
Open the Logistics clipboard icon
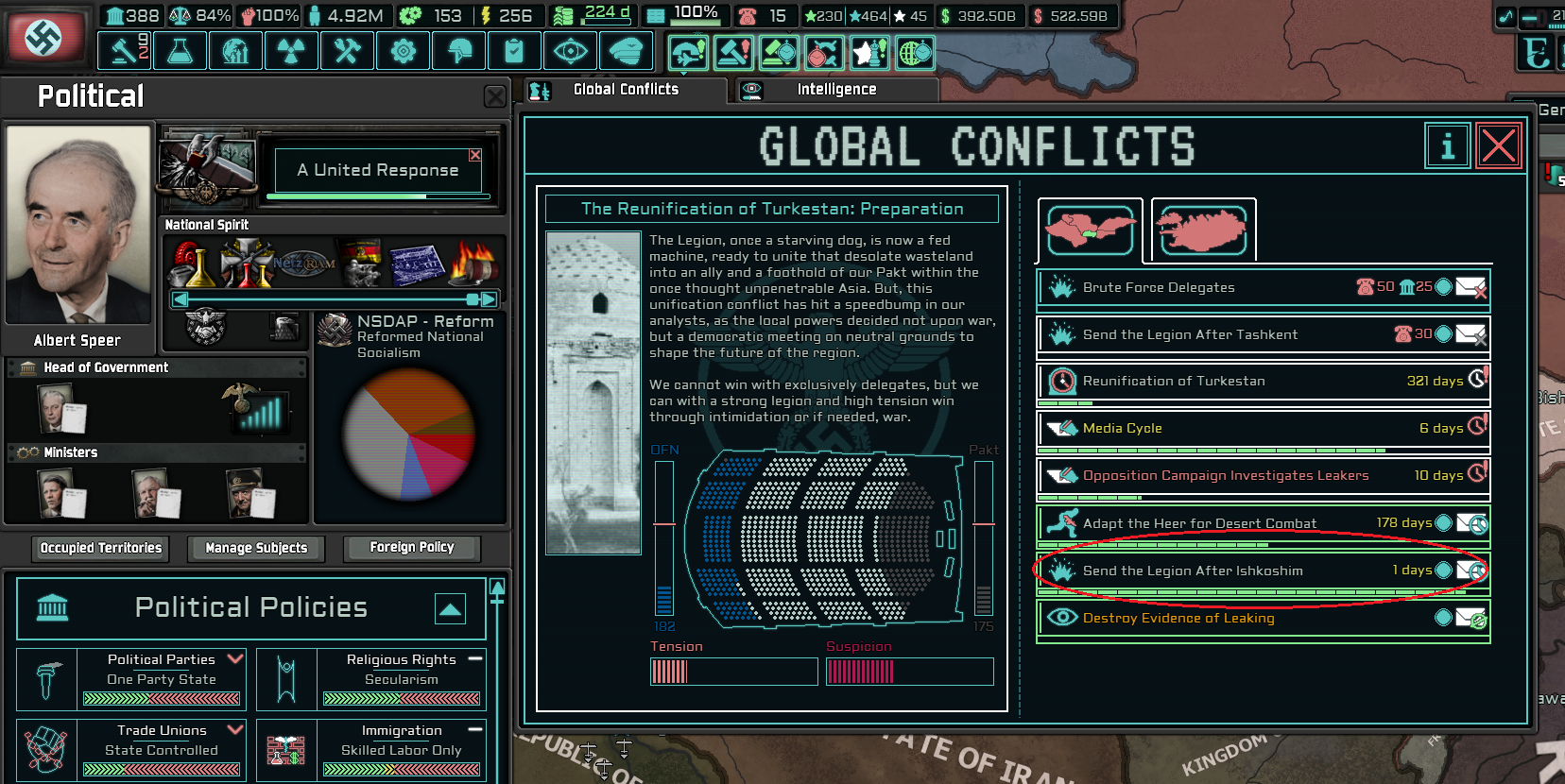coord(514,50)
